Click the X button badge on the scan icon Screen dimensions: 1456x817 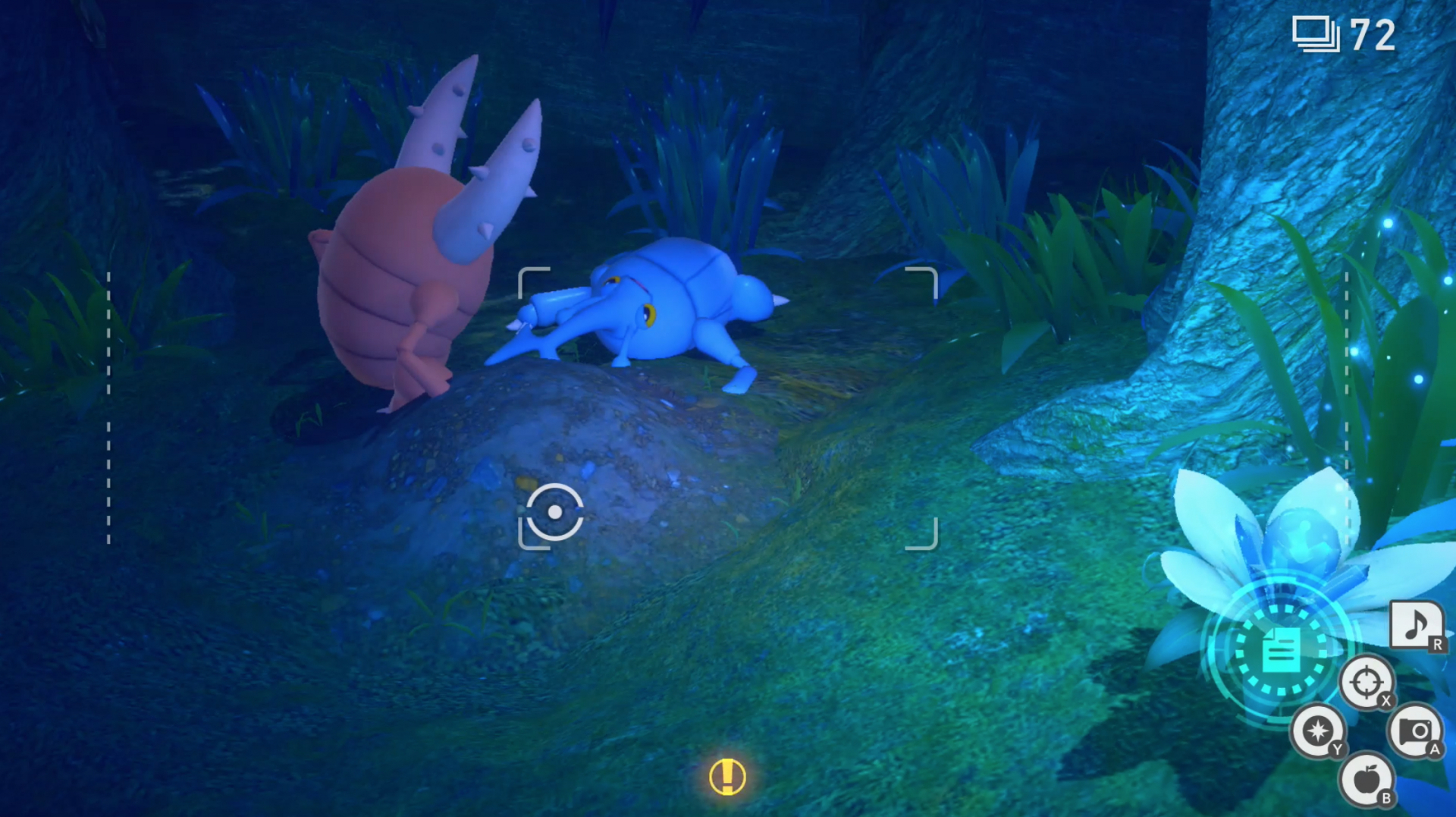click(1387, 699)
